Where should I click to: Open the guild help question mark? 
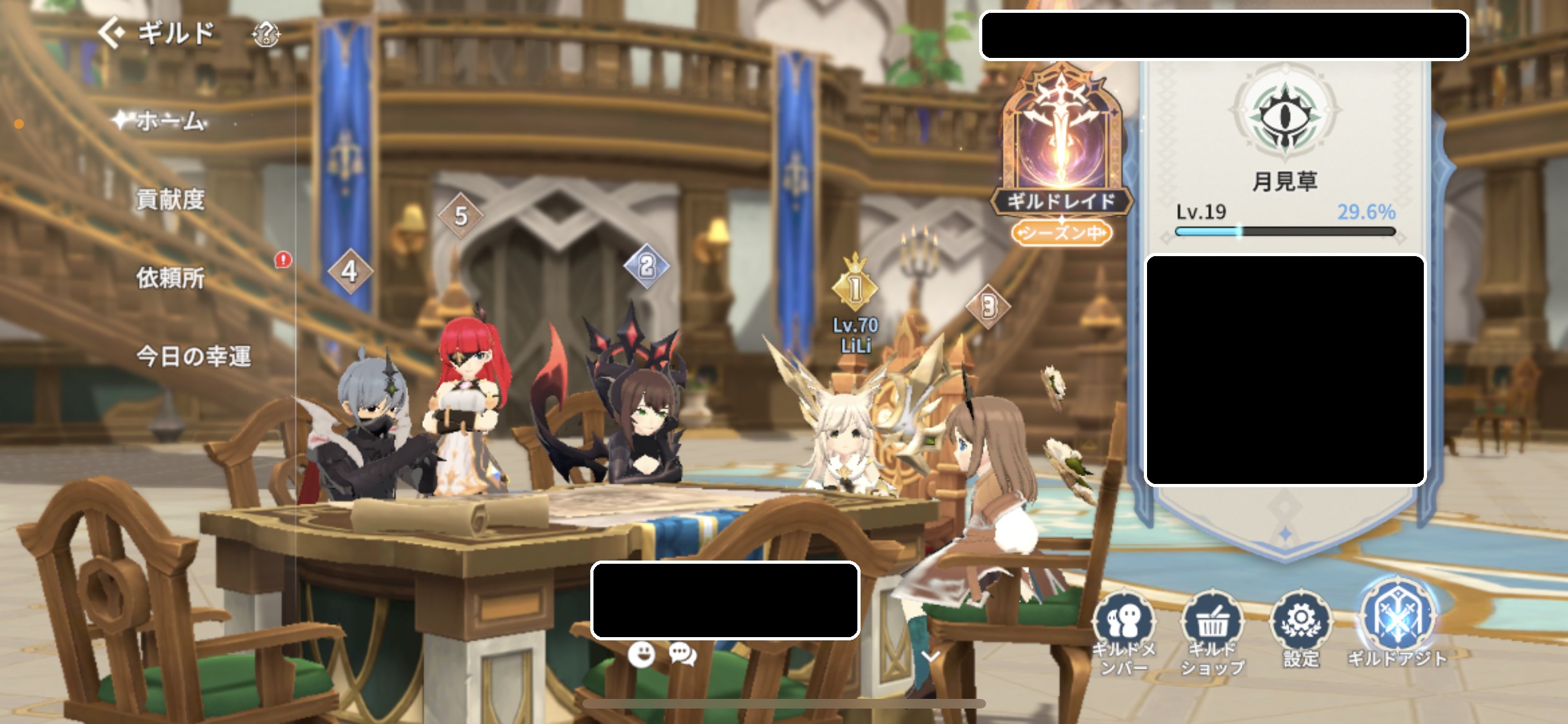click(x=266, y=34)
